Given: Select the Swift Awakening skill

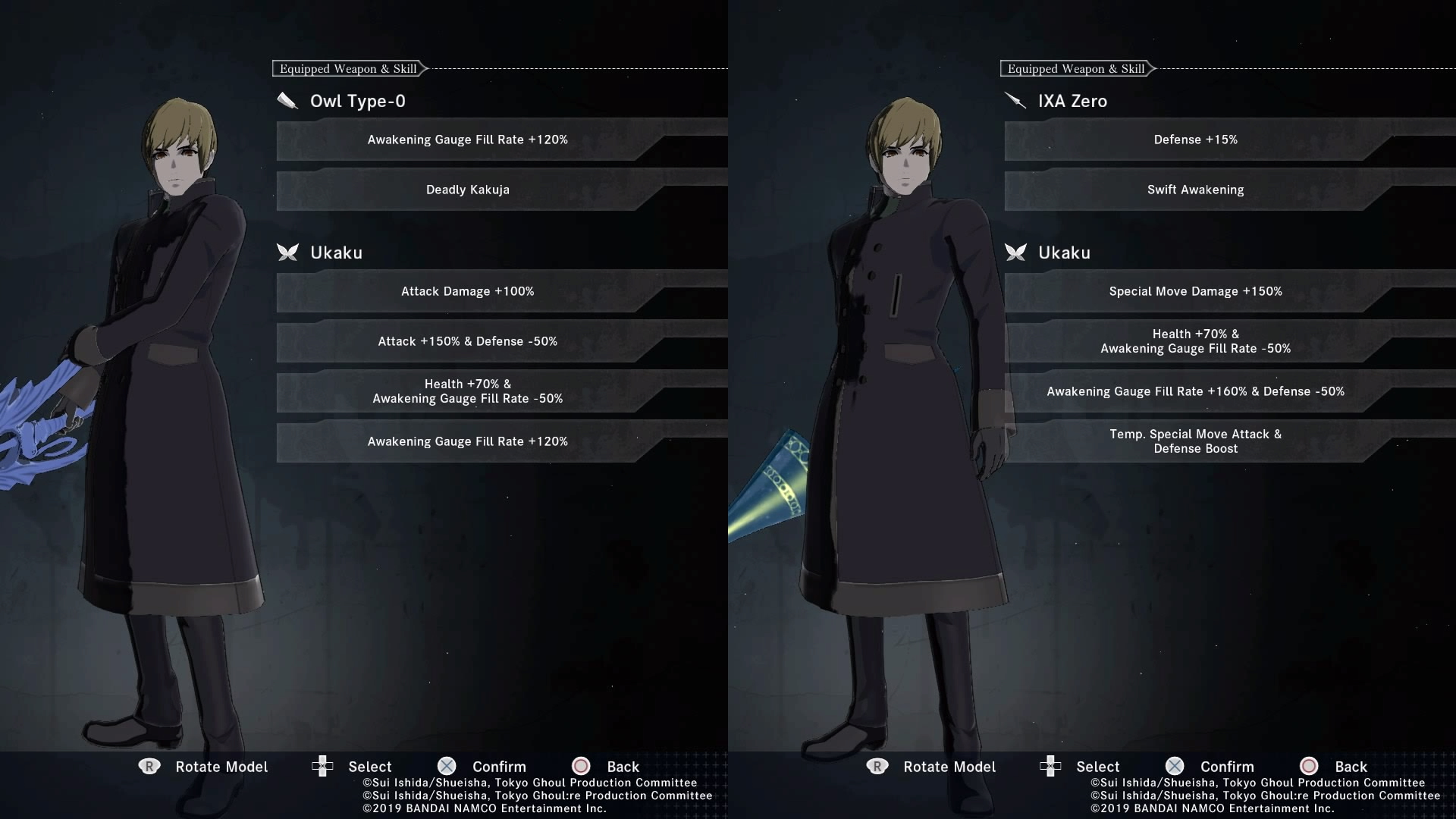Looking at the screenshot, I should click(x=1195, y=190).
